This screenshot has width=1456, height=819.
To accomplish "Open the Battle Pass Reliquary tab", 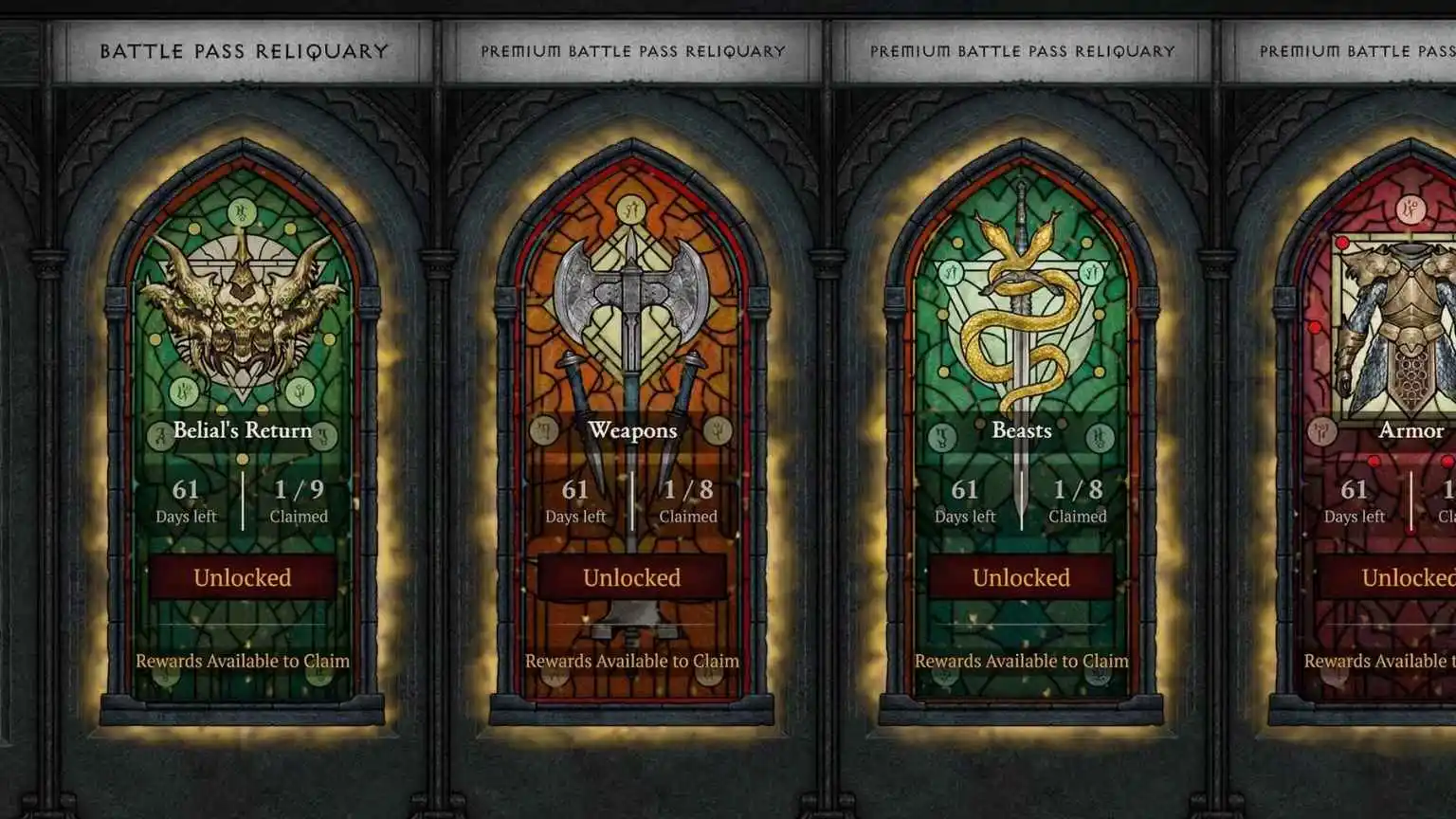I will point(243,51).
